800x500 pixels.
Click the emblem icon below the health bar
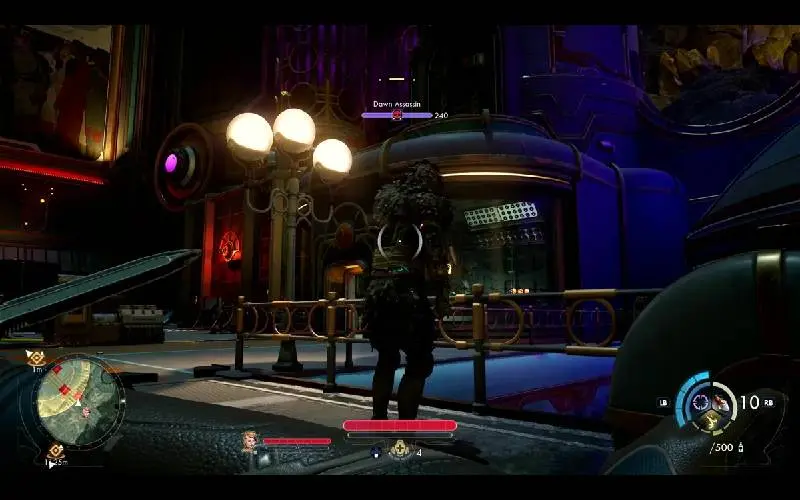point(400,450)
